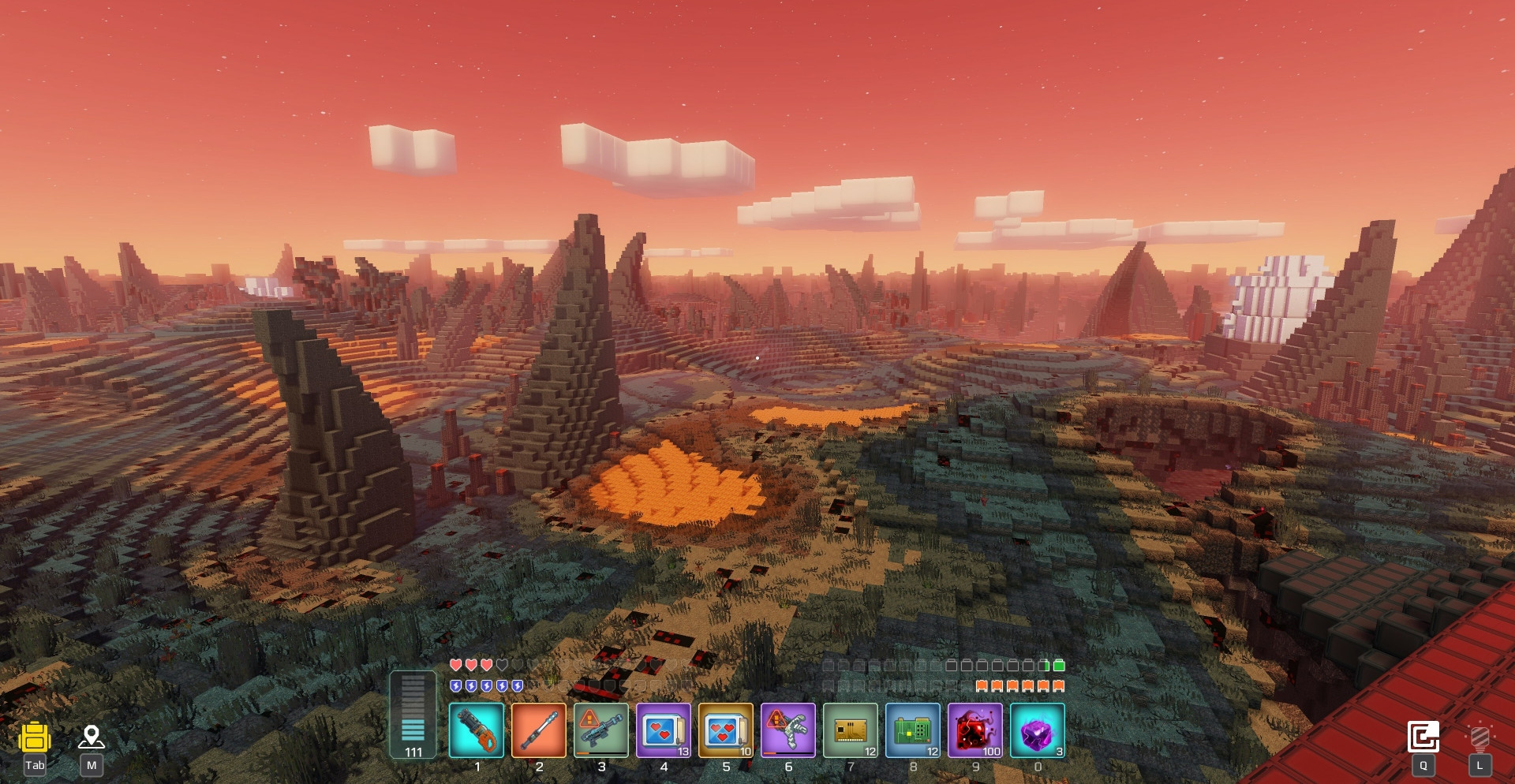Select the gold circuit chip stack
The image size is (1515, 784).
(851, 730)
